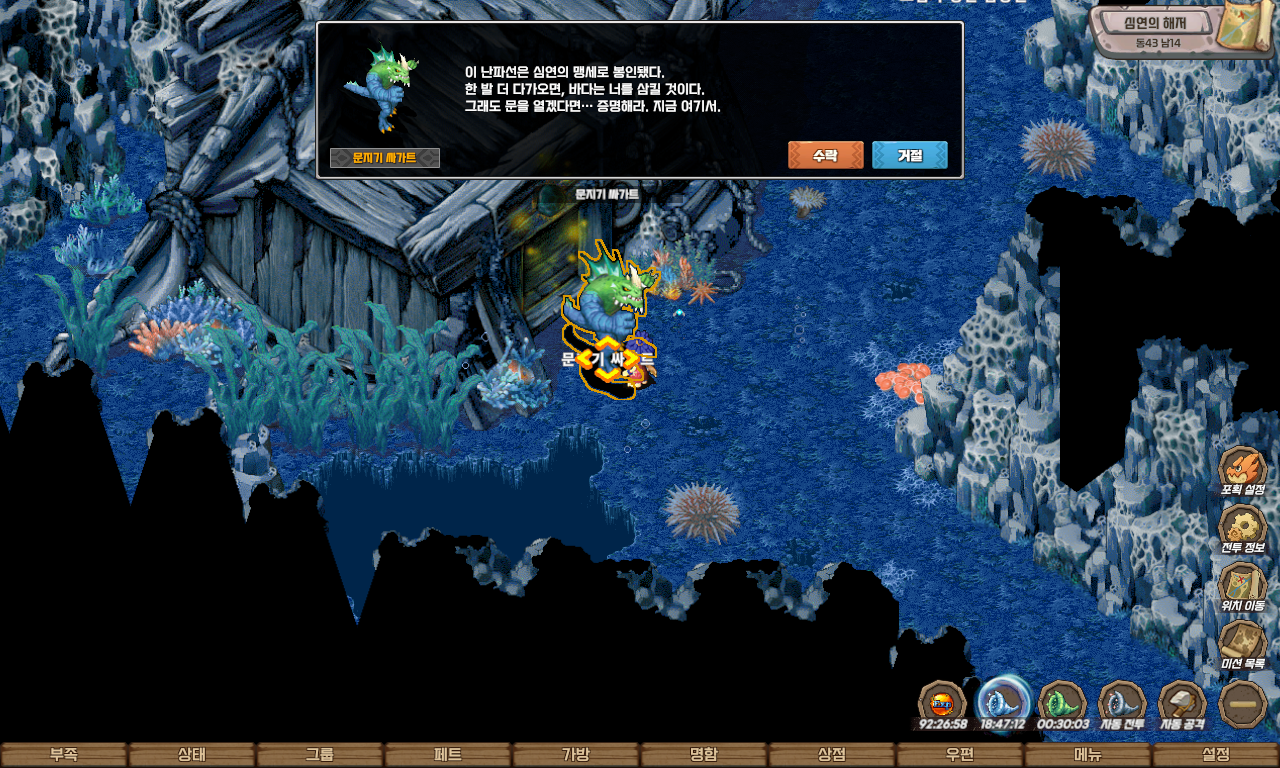Open the 상태 status menu
The image size is (1280, 768).
tap(192, 755)
